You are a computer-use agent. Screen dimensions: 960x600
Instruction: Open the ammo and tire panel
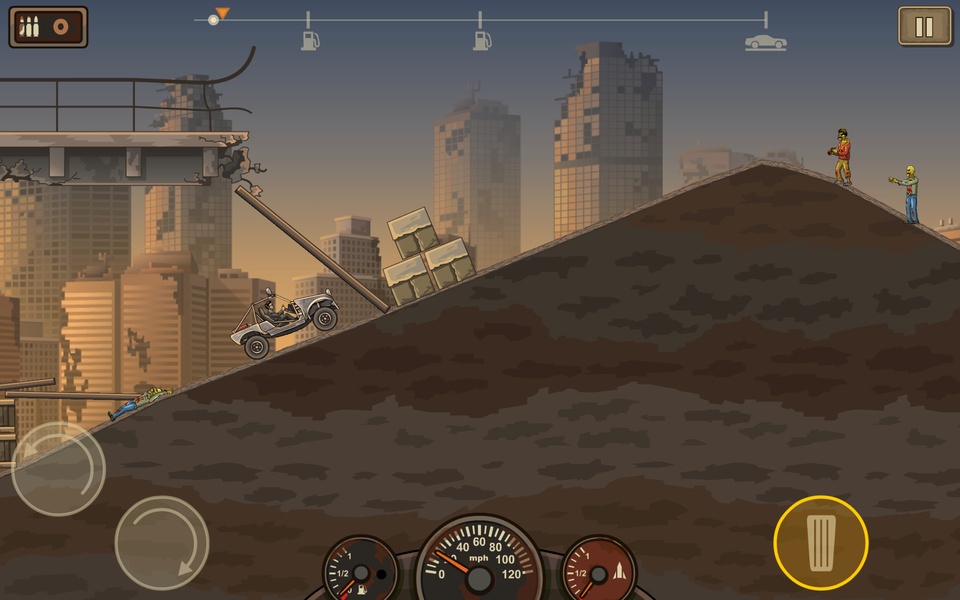[48, 27]
